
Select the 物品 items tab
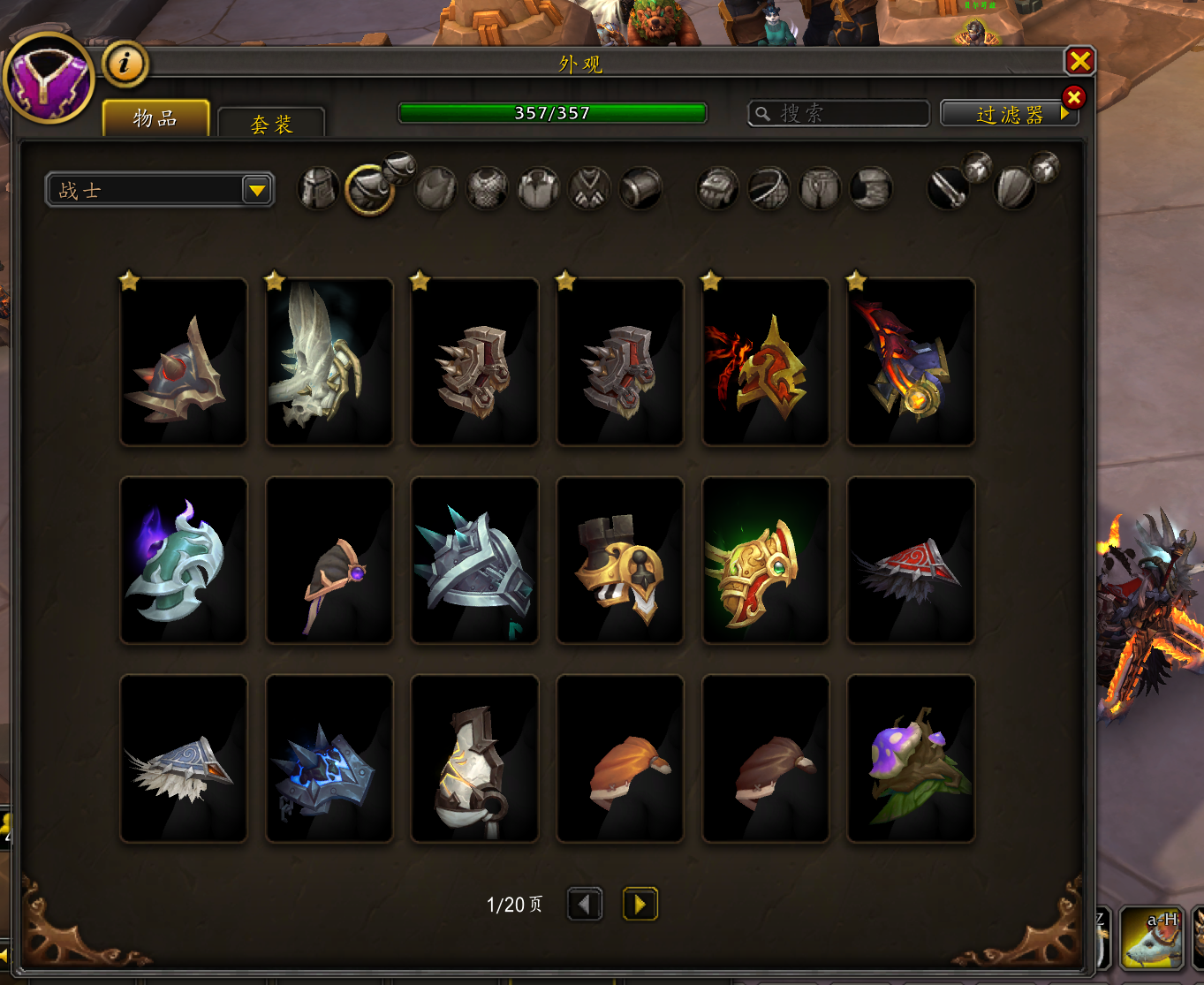click(155, 118)
